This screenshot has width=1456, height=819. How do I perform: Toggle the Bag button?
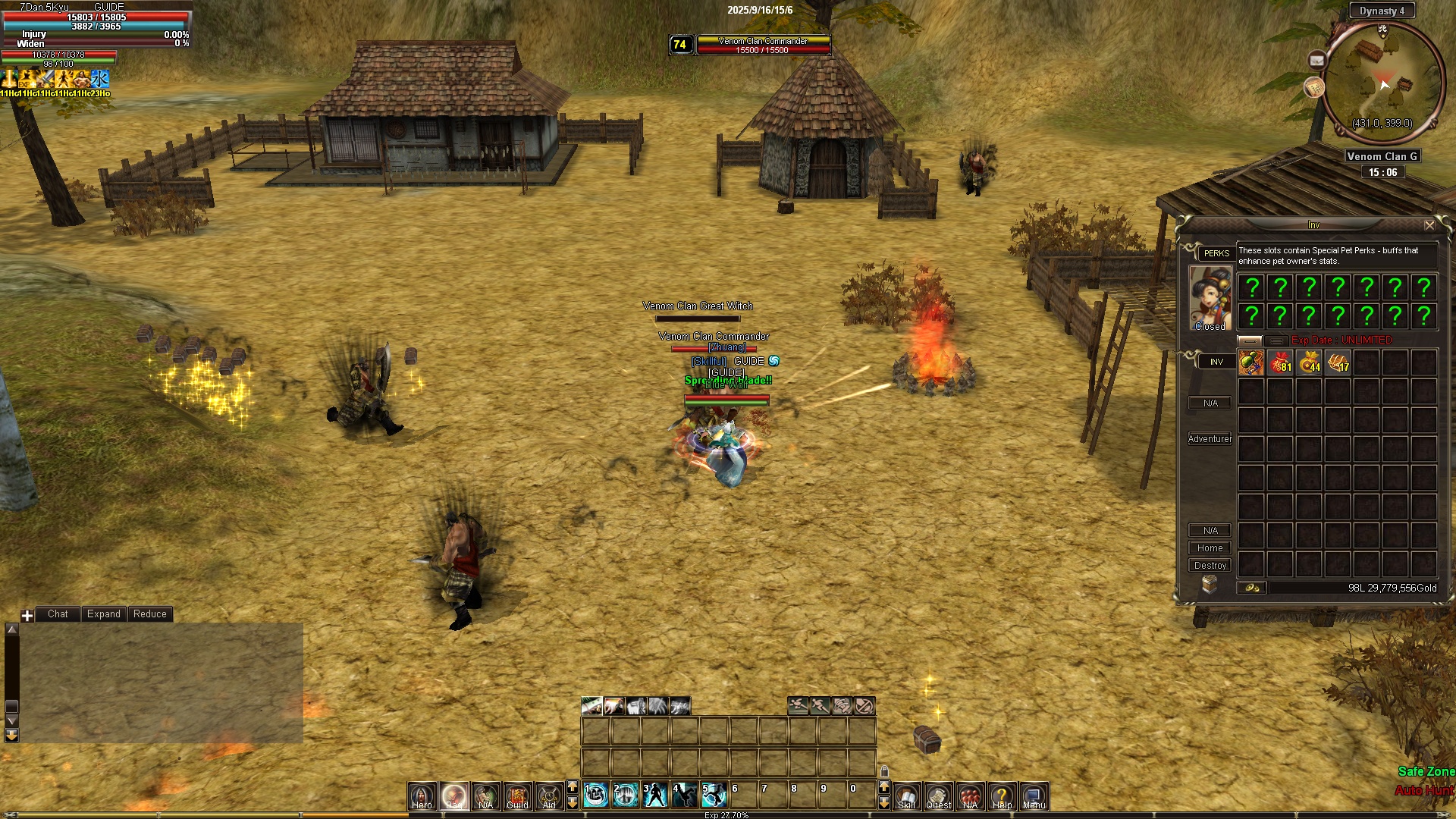[x=454, y=795]
